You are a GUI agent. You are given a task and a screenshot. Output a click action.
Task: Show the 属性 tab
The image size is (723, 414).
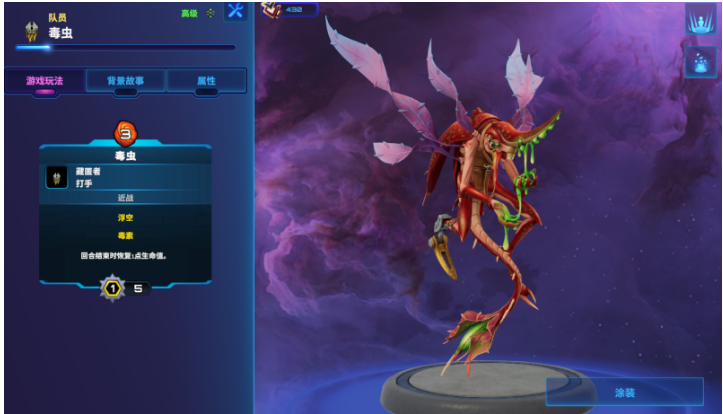click(x=206, y=81)
